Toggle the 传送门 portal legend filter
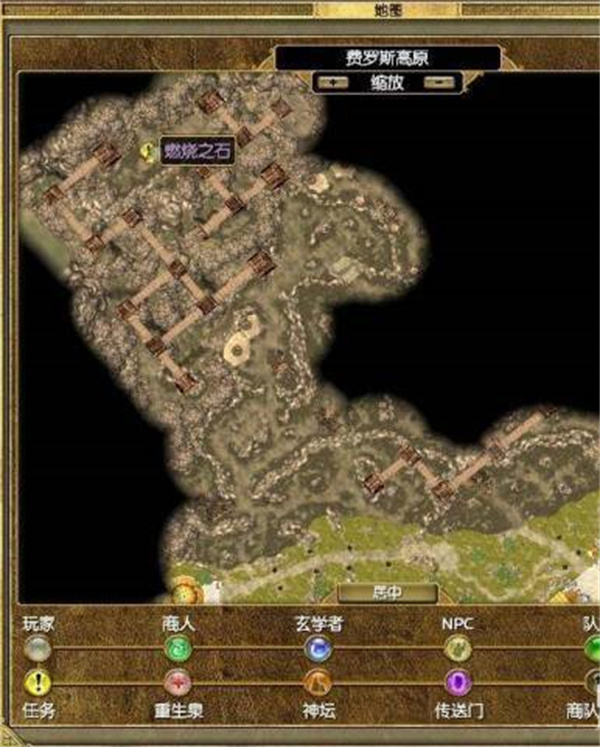600x747 pixels. pyautogui.click(x=457, y=683)
